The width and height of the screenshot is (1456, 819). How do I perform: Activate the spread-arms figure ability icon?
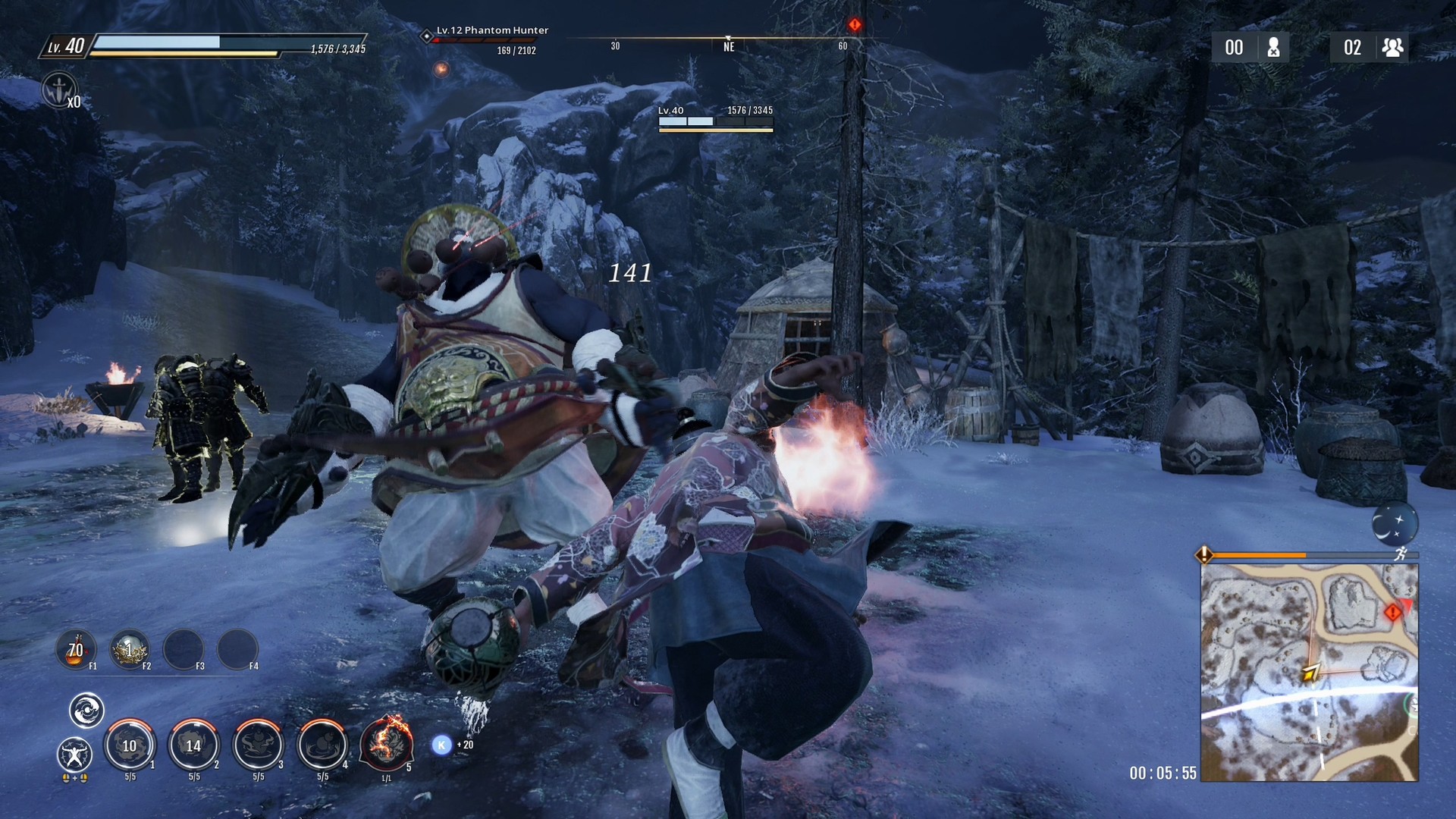74,754
